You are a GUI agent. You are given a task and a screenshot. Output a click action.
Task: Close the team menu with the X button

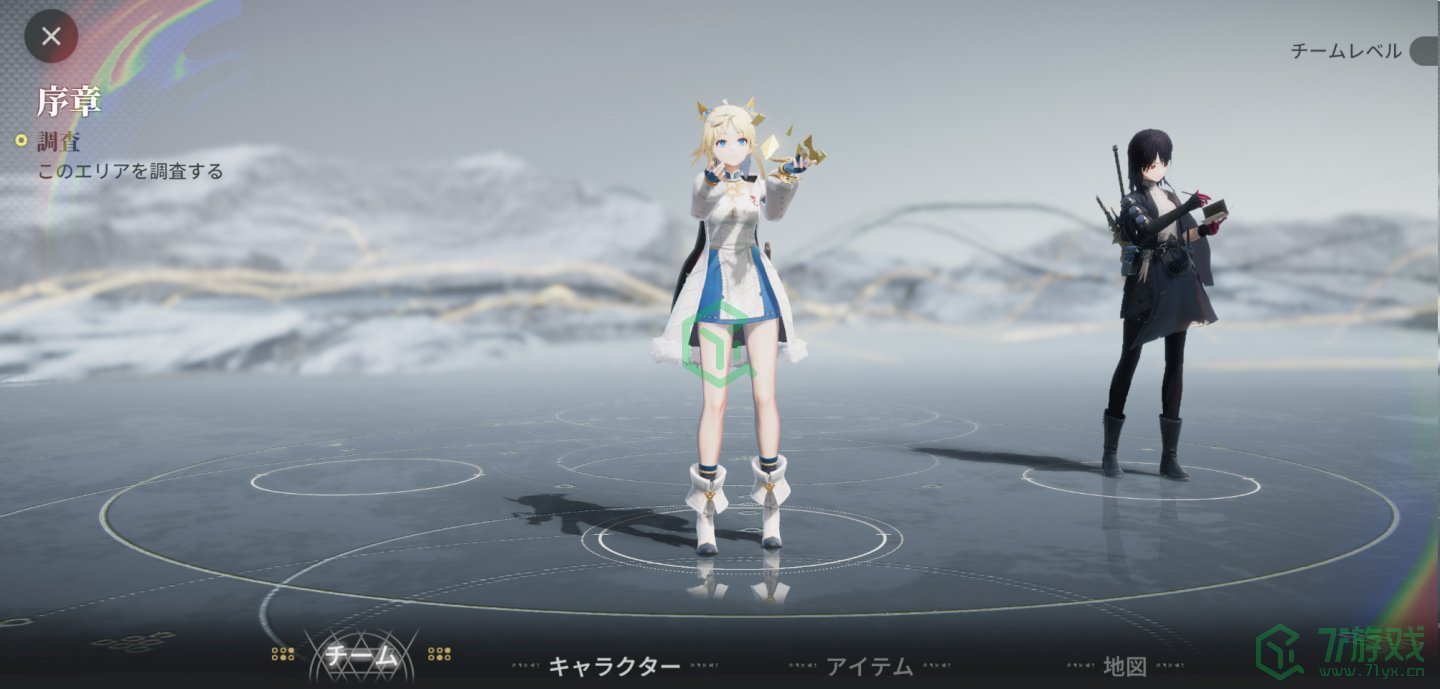tap(51, 37)
